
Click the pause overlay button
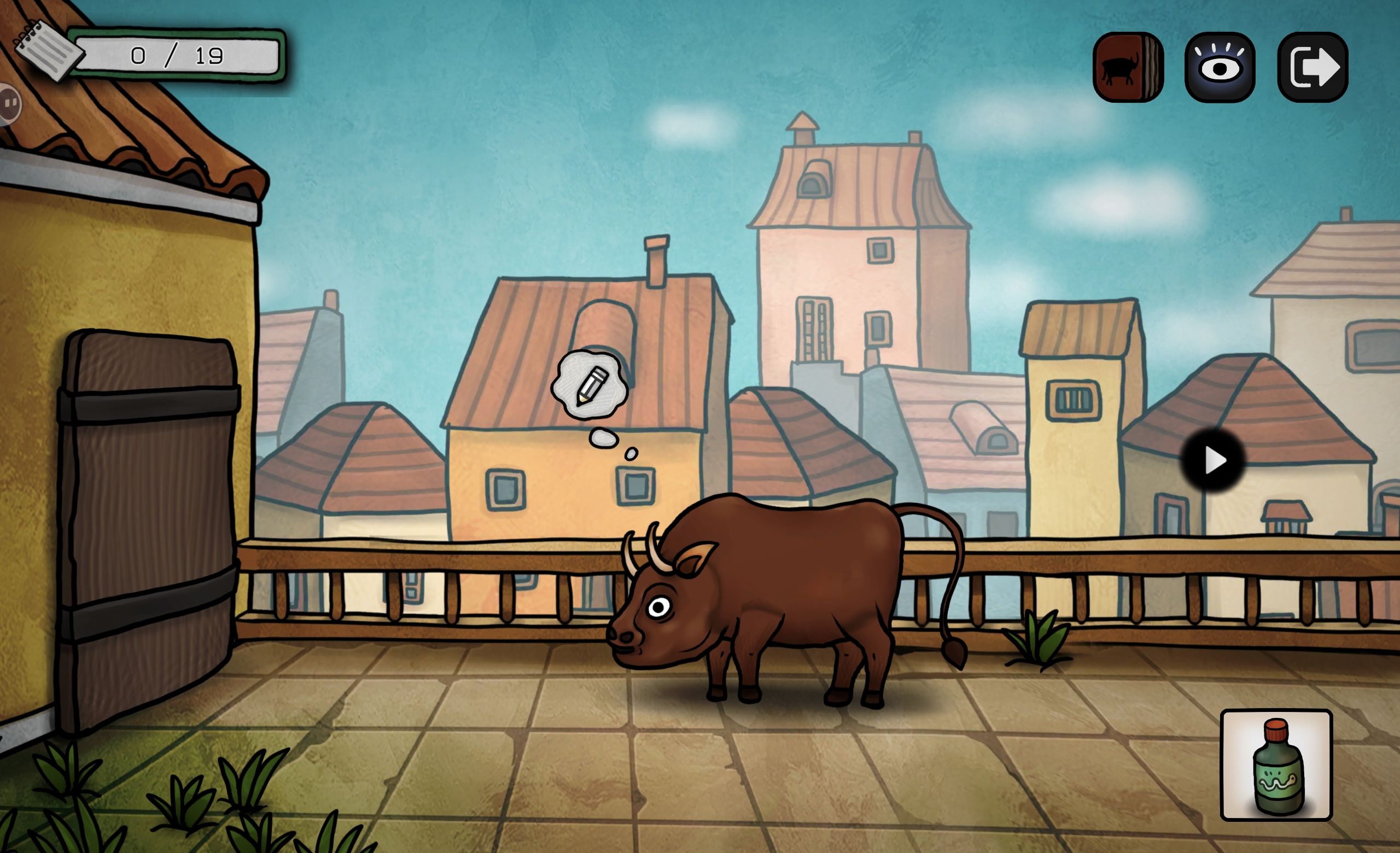tap(10, 103)
